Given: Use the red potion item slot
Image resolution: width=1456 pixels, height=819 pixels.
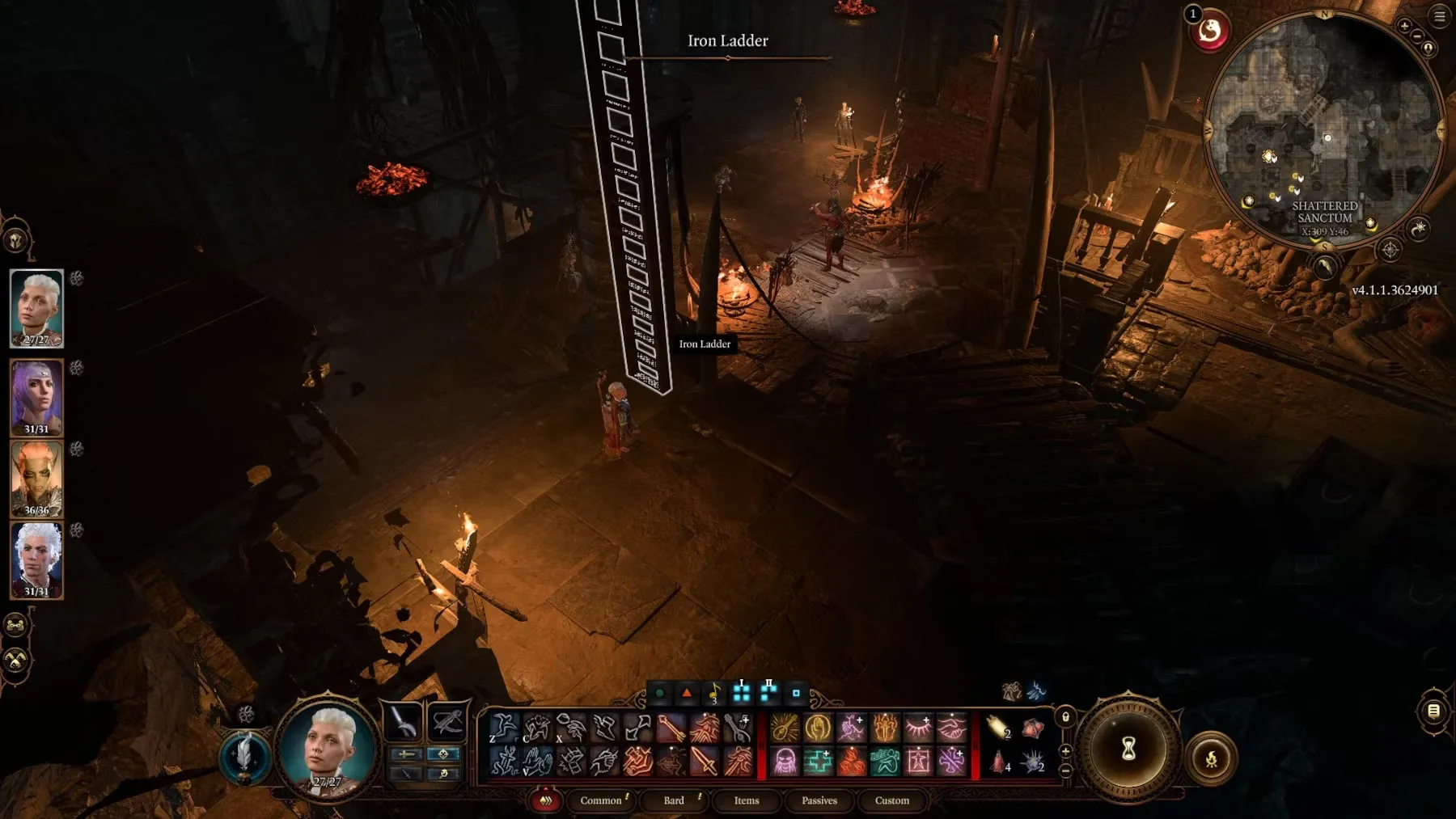Looking at the screenshot, I should [999, 762].
